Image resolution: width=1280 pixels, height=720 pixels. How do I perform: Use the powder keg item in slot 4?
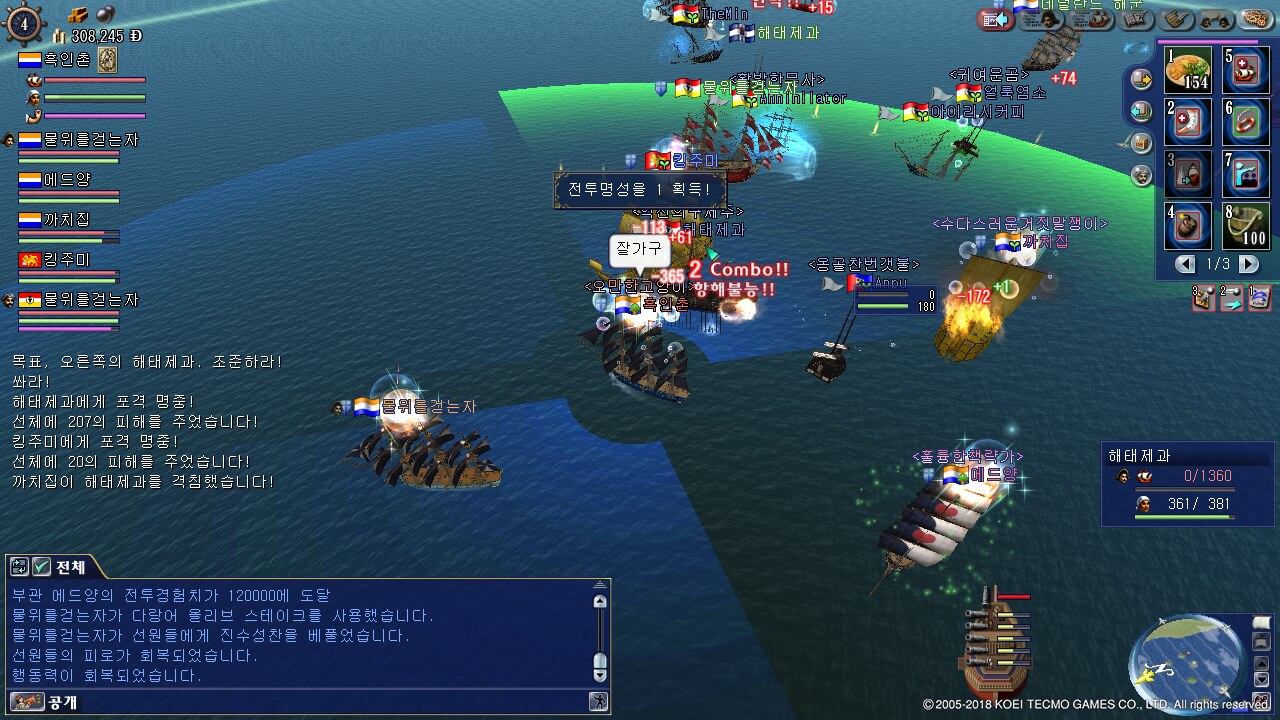click(x=1188, y=226)
